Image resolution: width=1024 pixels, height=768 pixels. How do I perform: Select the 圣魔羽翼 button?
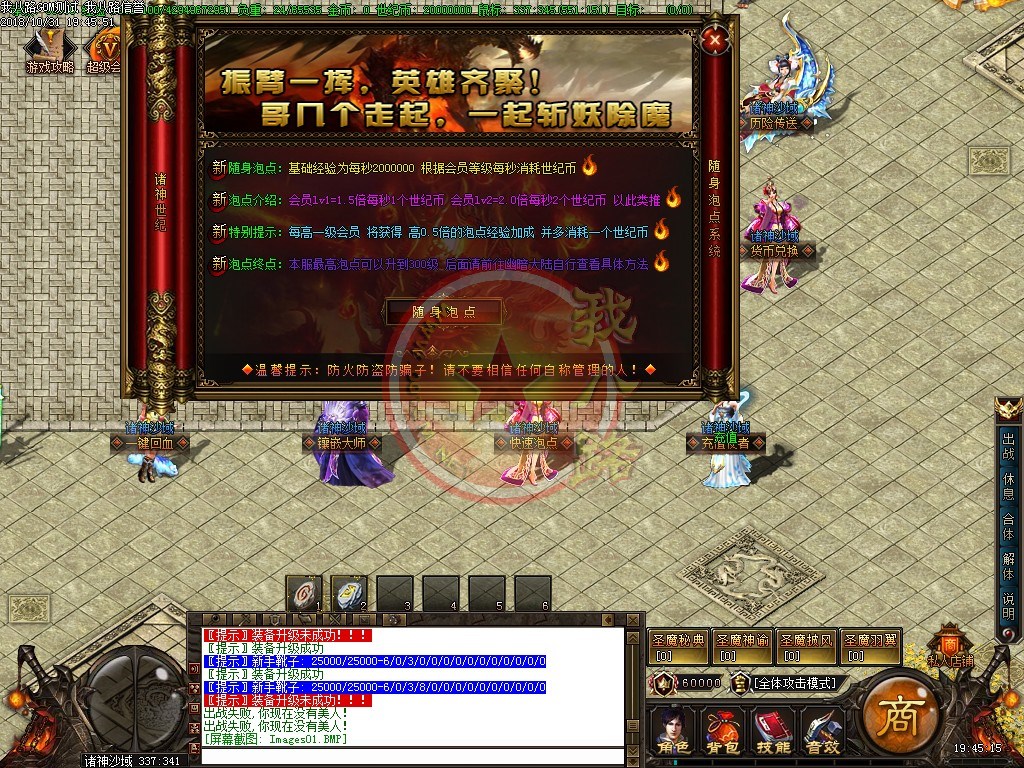tap(870, 647)
